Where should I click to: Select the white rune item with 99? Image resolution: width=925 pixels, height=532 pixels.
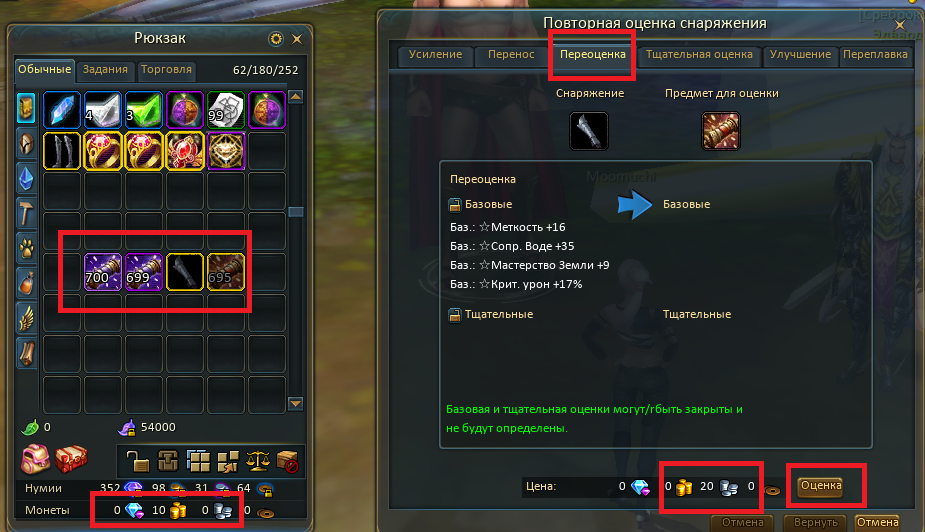point(226,109)
